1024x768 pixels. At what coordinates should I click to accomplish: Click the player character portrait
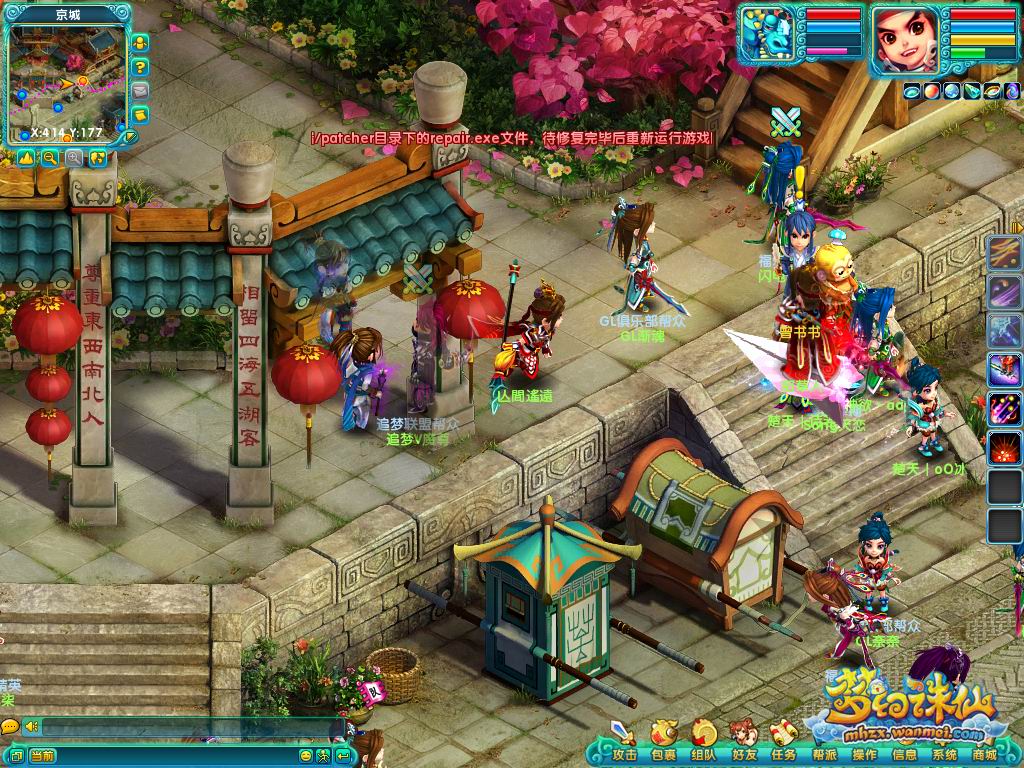906,38
